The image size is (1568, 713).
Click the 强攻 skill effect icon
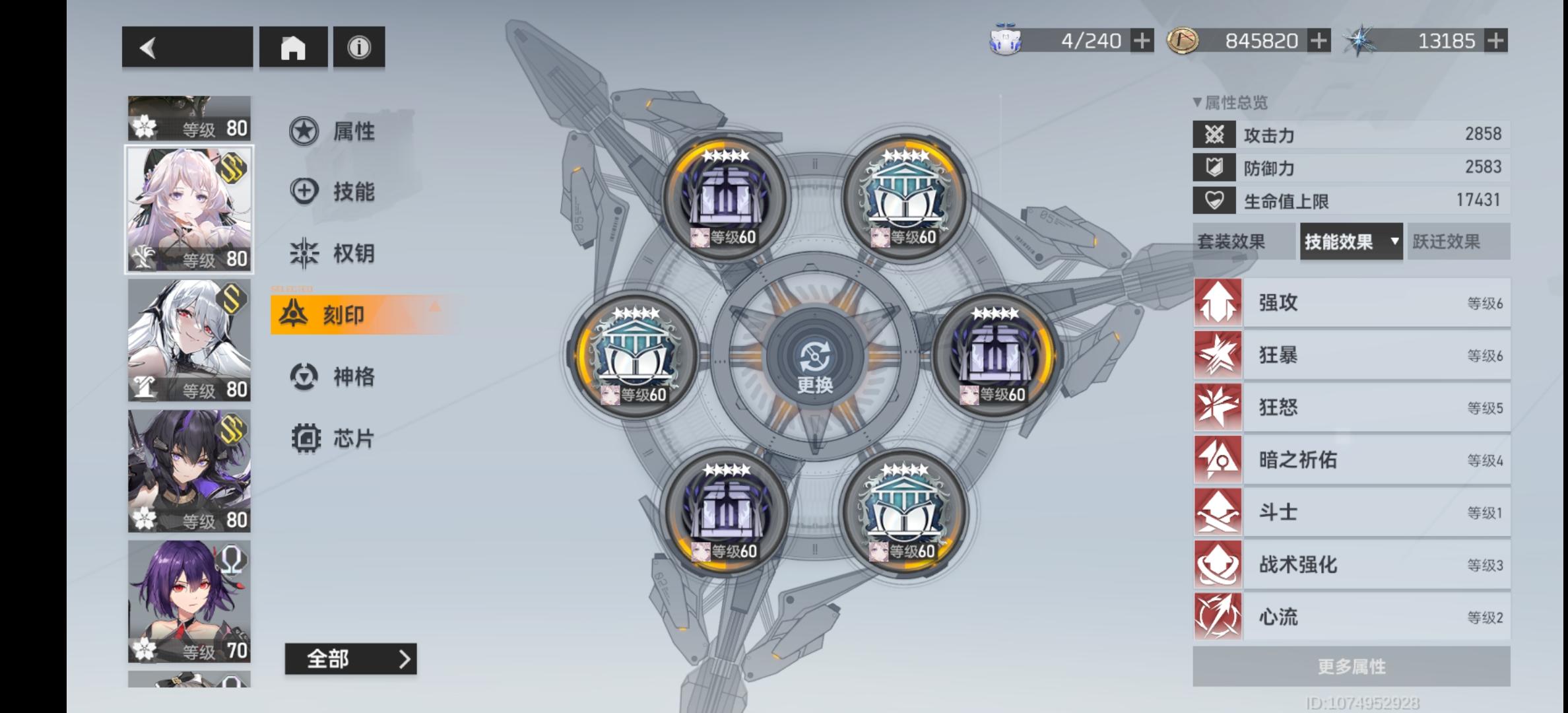coord(1218,302)
